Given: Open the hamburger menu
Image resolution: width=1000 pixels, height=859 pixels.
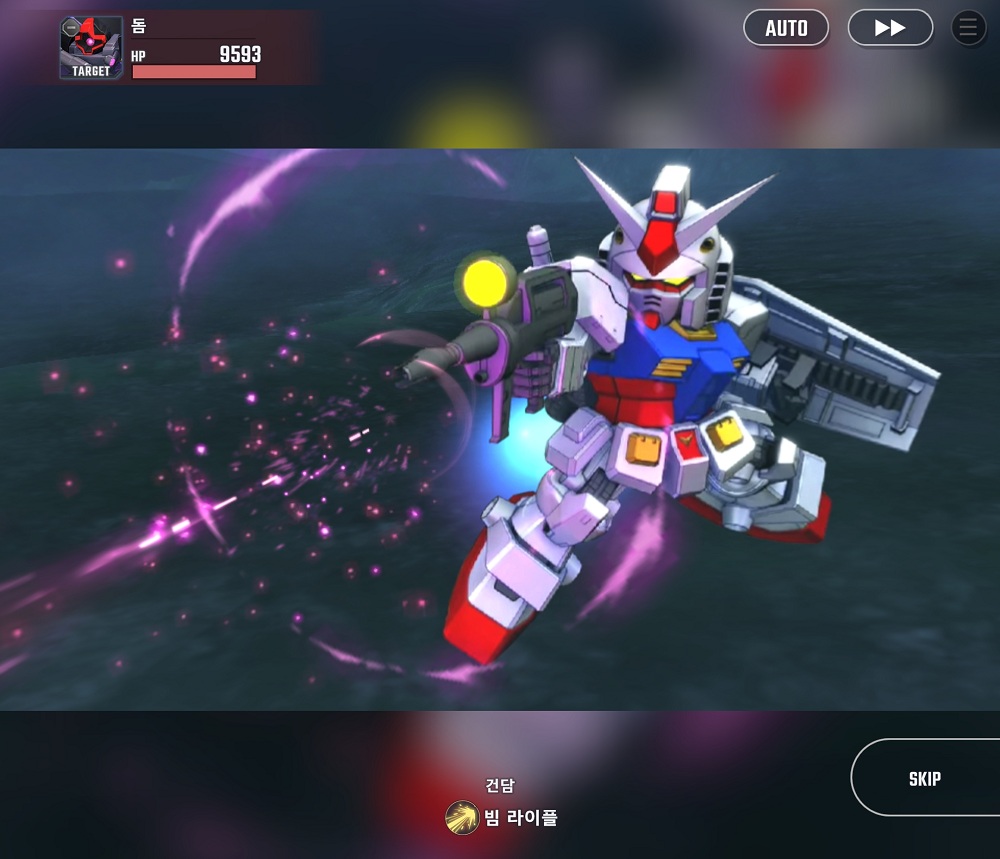Looking at the screenshot, I should point(968,28).
